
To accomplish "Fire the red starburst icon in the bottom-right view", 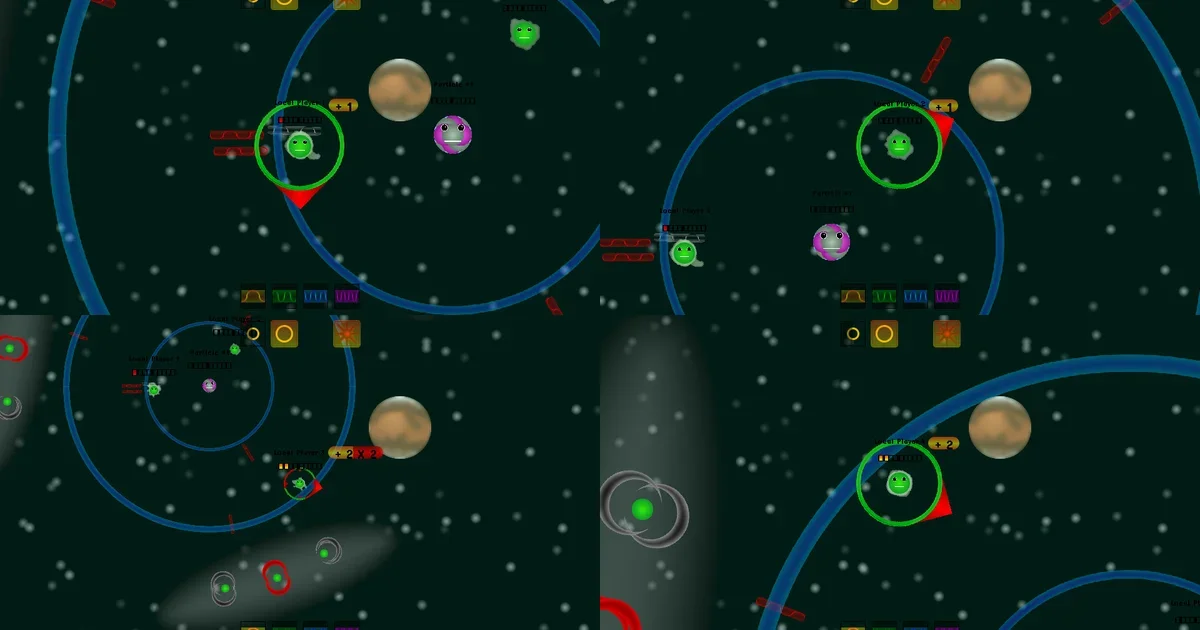I will tap(947, 334).
